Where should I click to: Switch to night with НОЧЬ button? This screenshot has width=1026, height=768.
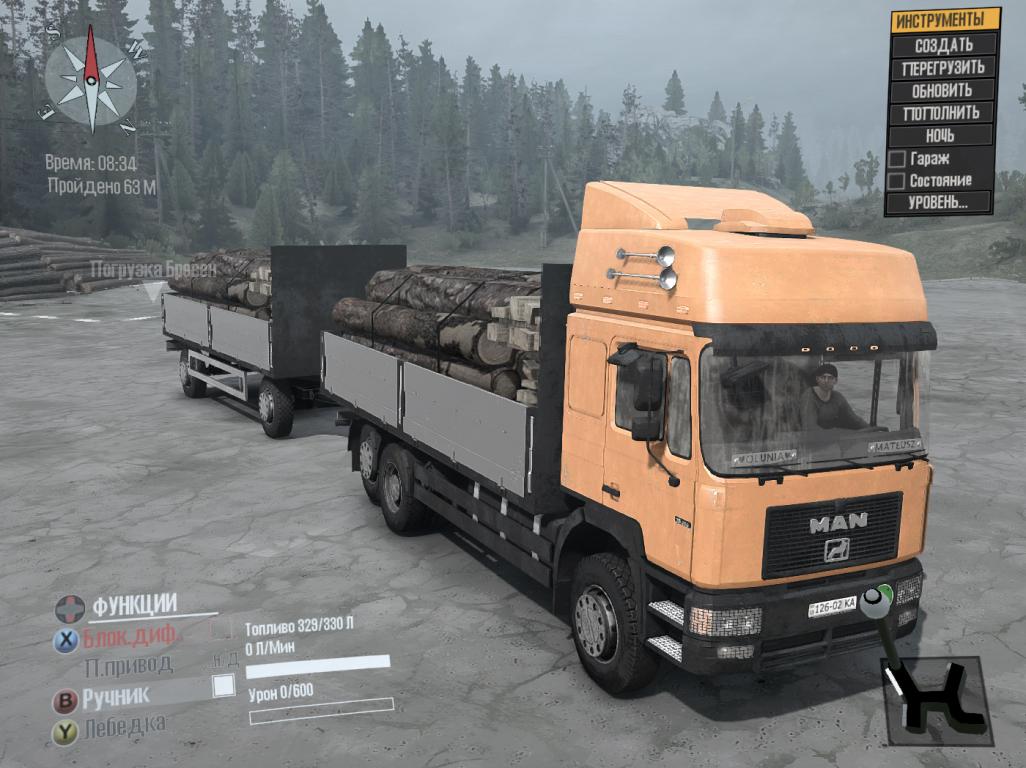(x=940, y=135)
